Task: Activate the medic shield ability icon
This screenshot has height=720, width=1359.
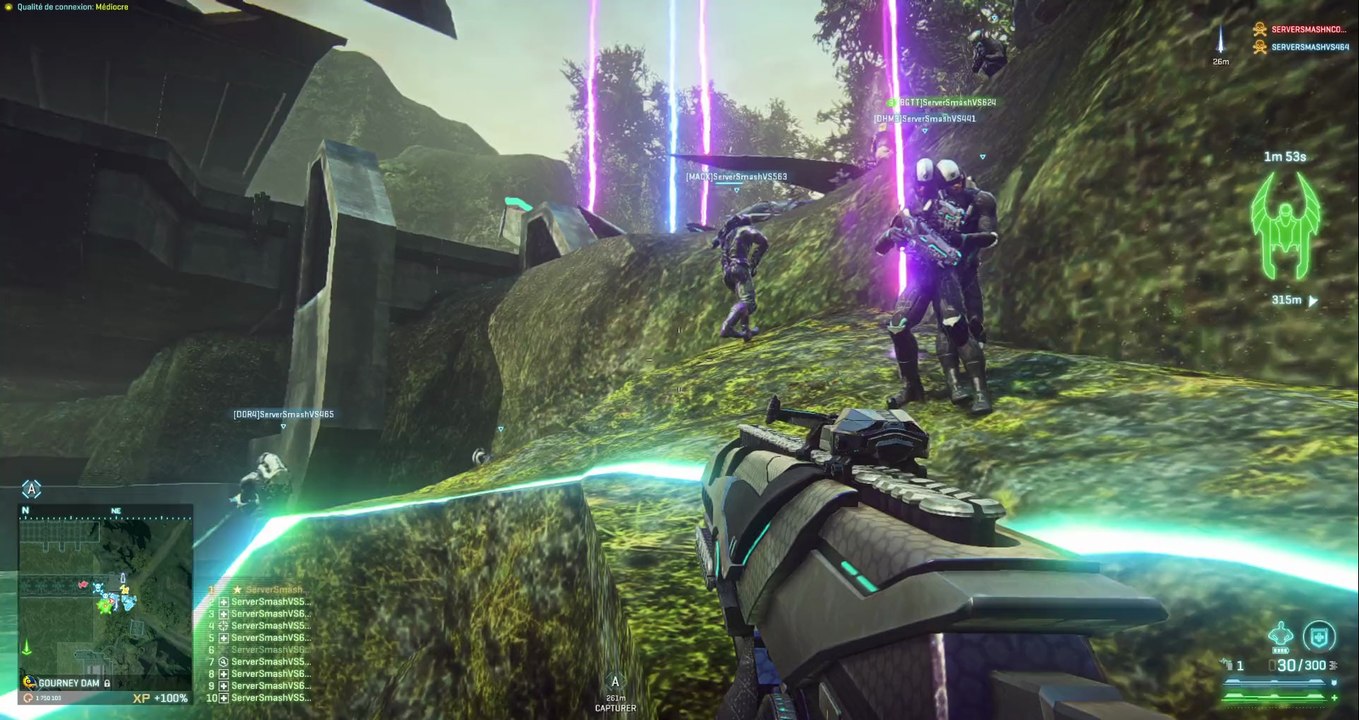Action: (x=1319, y=636)
